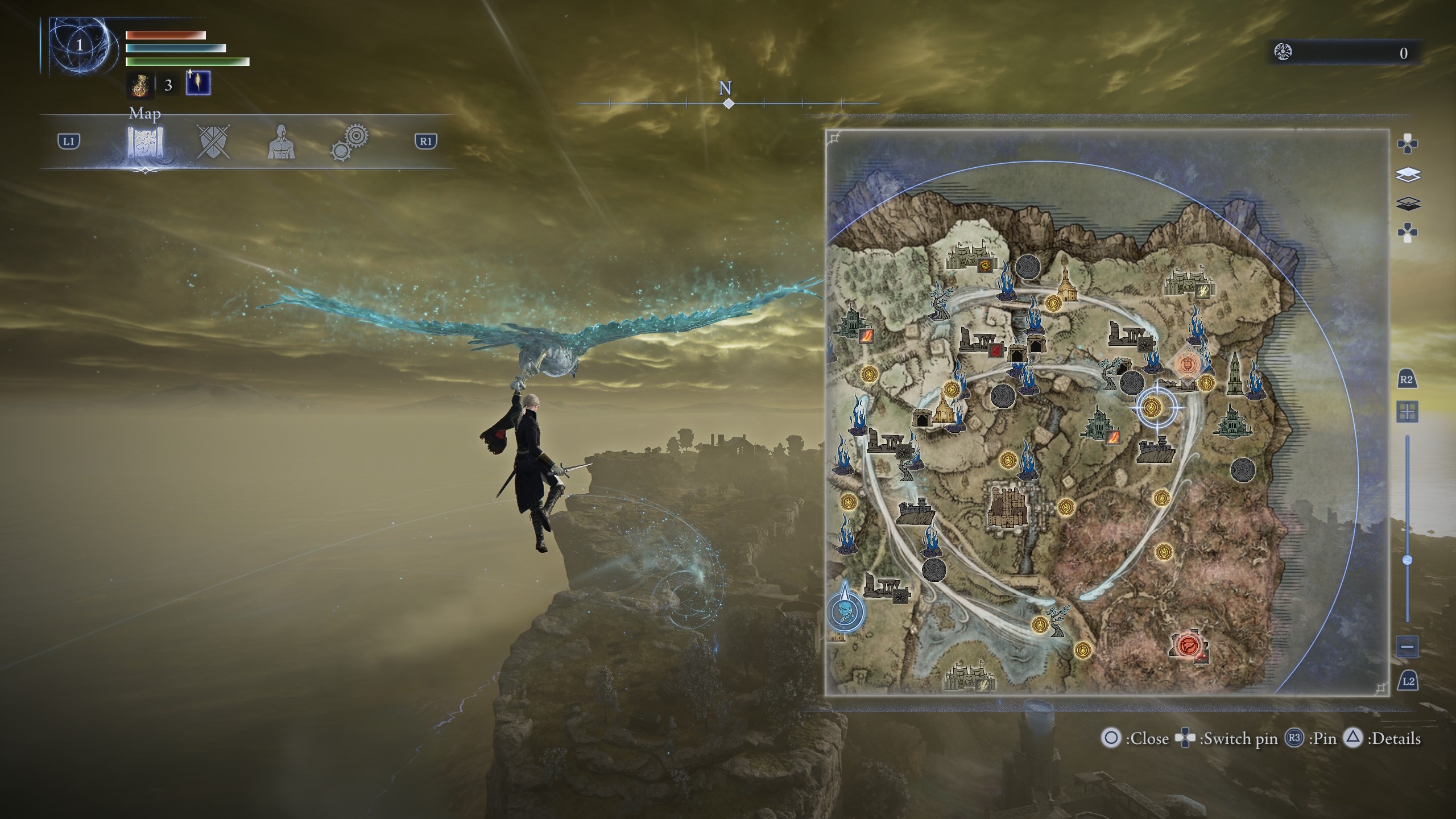The height and width of the screenshot is (819, 1456).
Task: Click the crimson flask icon in the HUD
Action: pyautogui.click(x=140, y=86)
